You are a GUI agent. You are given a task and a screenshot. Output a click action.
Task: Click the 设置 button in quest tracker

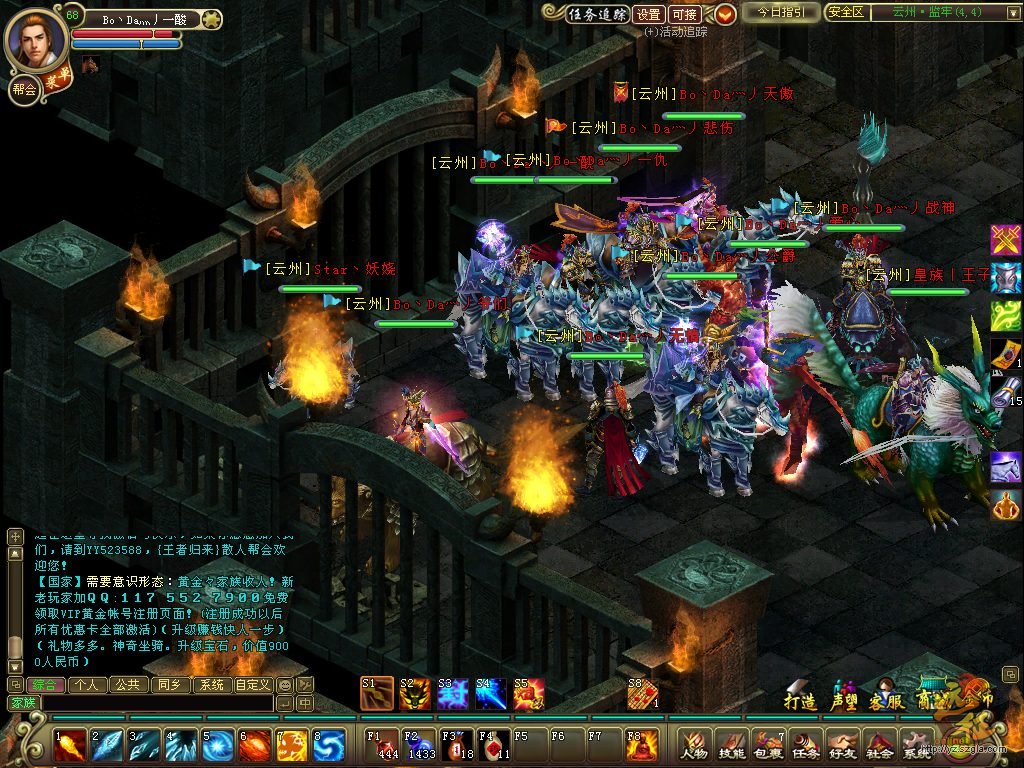click(649, 14)
